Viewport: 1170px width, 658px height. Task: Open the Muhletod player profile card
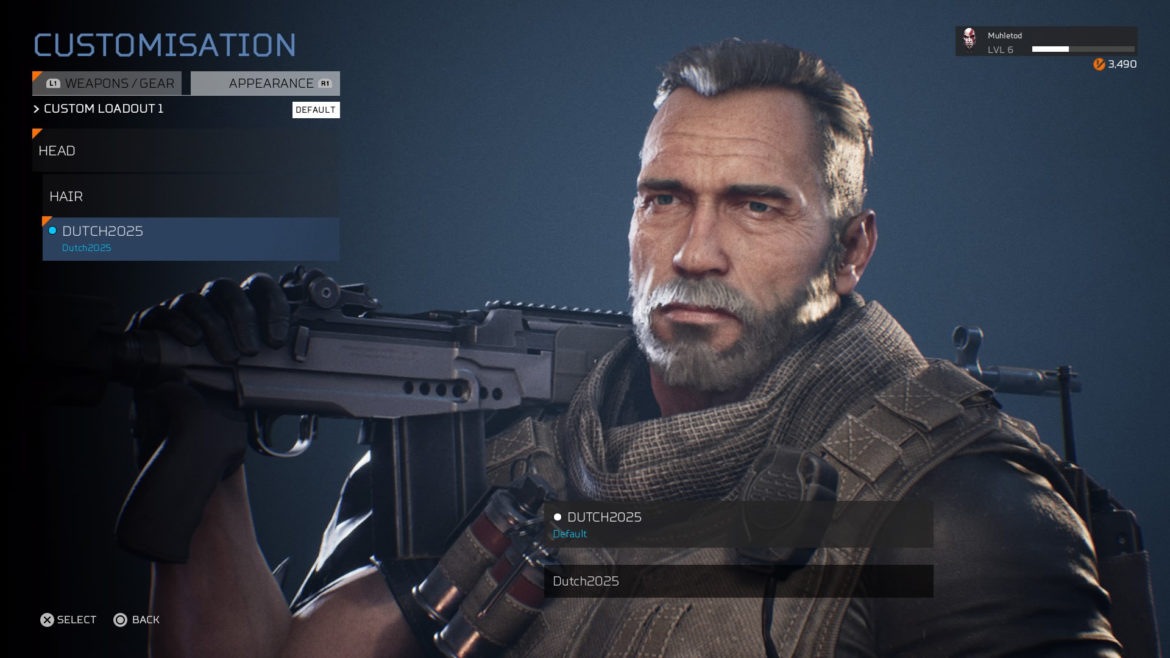pos(1046,42)
